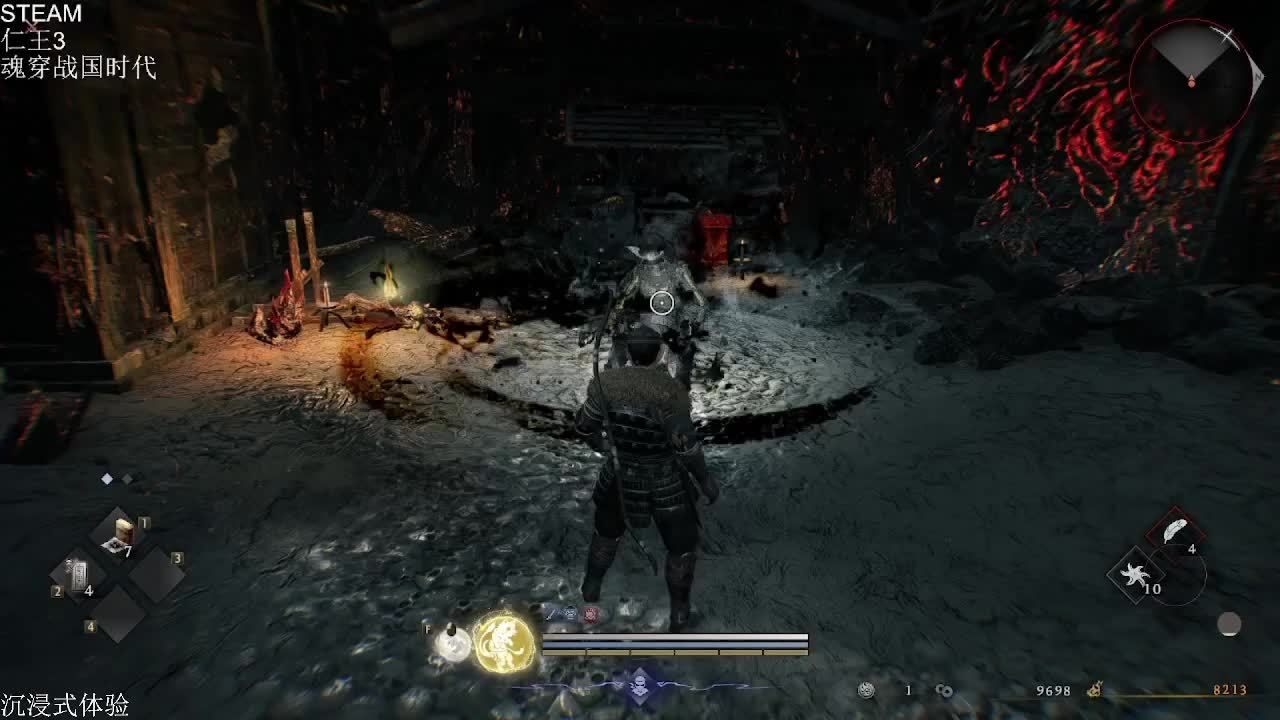Switch shortcut set using the diamond page indicator
Screen dimensions: 1280x720
(107, 479)
